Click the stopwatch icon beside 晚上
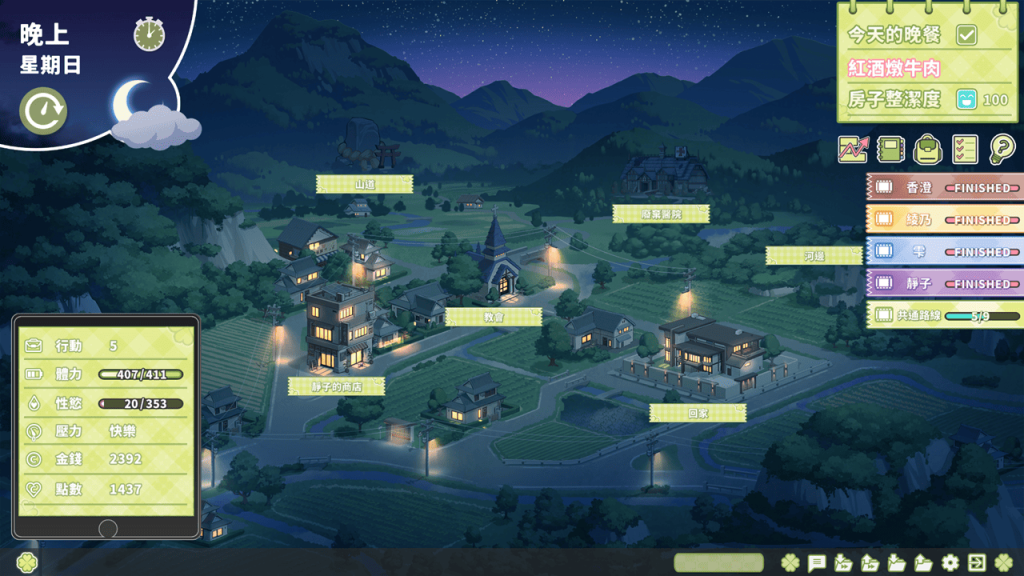 point(149,35)
